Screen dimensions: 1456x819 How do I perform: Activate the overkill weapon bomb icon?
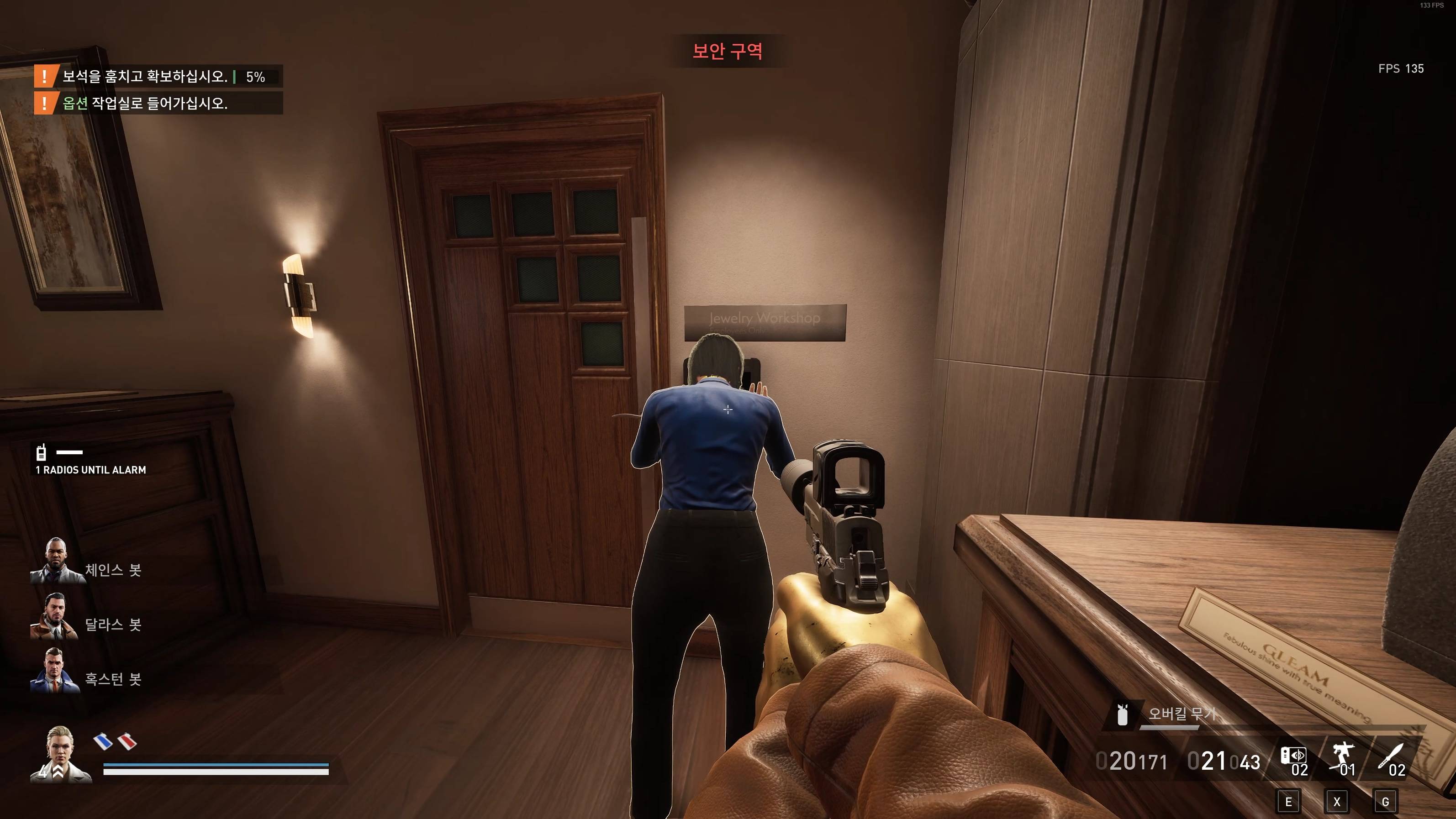1123,715
